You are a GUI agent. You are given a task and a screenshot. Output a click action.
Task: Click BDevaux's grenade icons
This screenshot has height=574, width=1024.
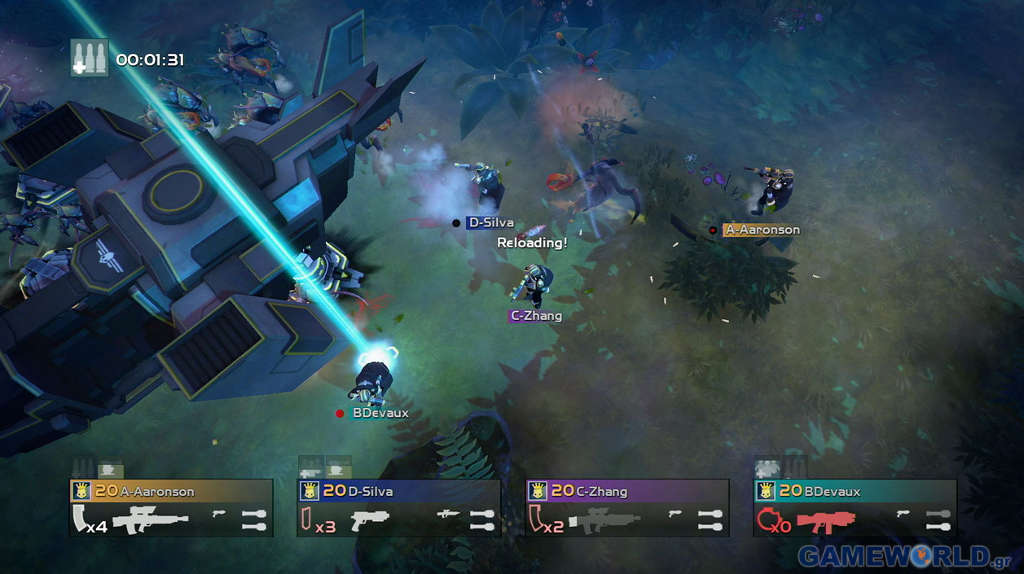point(938,519)
